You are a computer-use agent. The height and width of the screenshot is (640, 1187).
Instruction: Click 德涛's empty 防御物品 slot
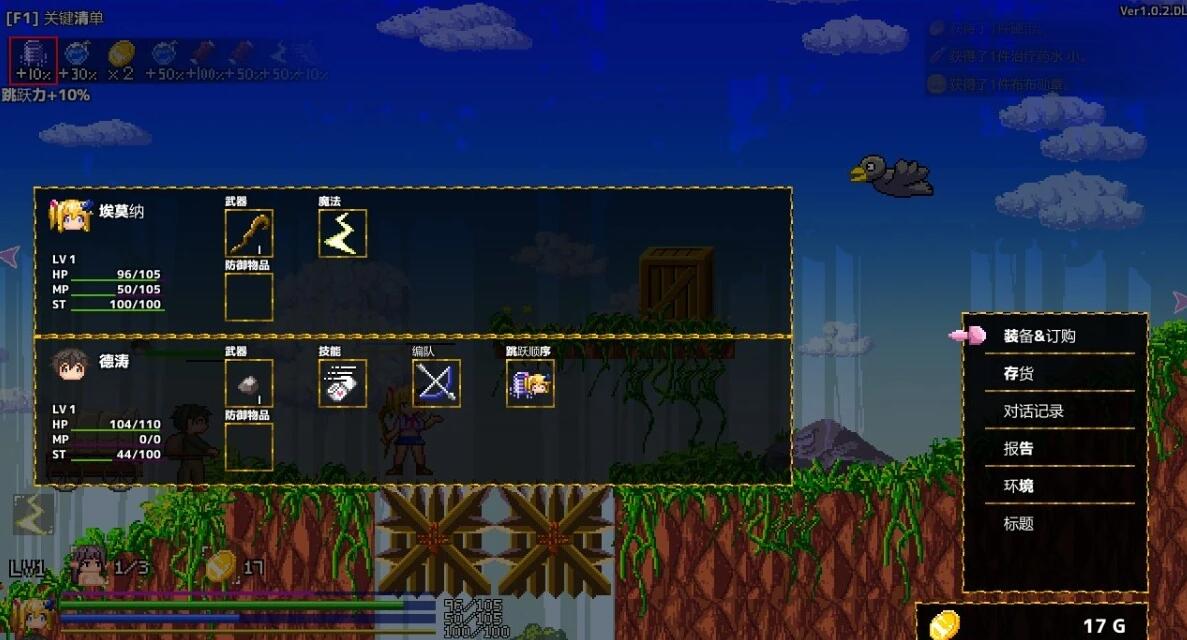(x=249, y=446)
